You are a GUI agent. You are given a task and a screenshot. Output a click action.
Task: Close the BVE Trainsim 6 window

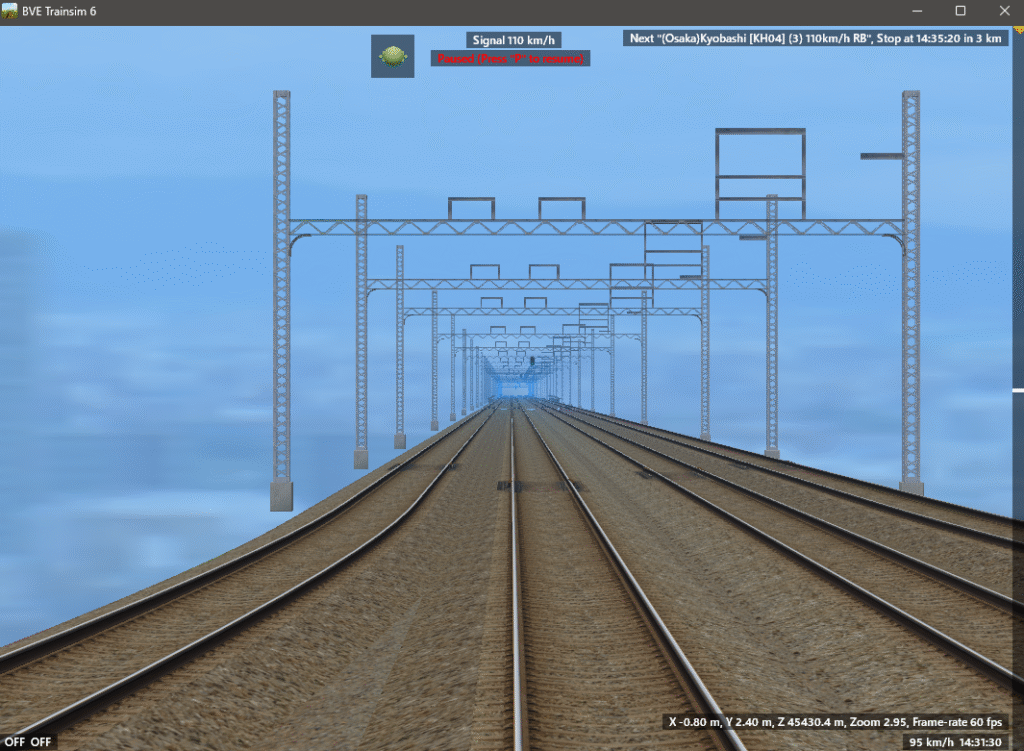pos(1001,11)
